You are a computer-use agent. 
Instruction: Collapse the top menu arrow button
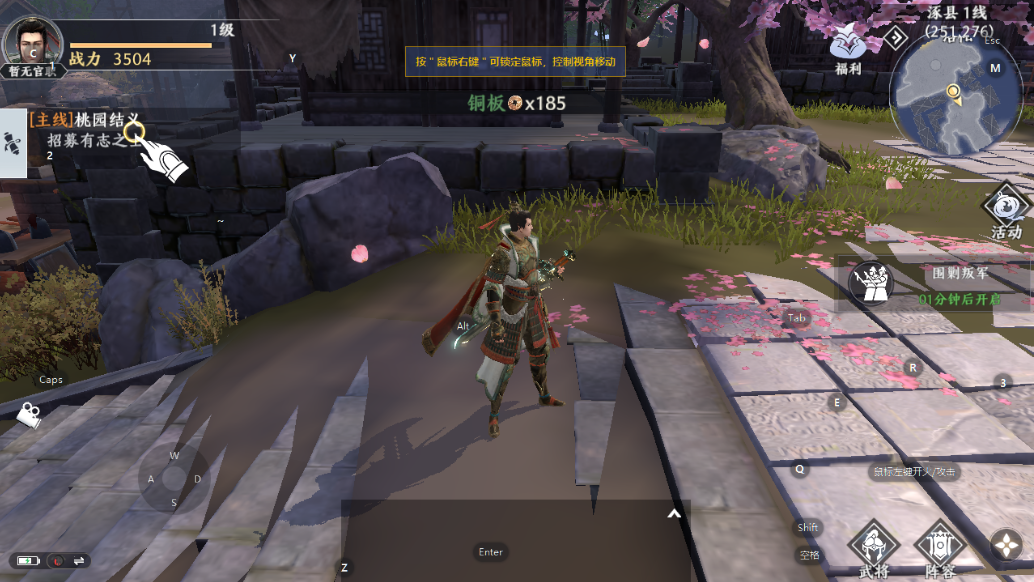[x=896, y=37]
